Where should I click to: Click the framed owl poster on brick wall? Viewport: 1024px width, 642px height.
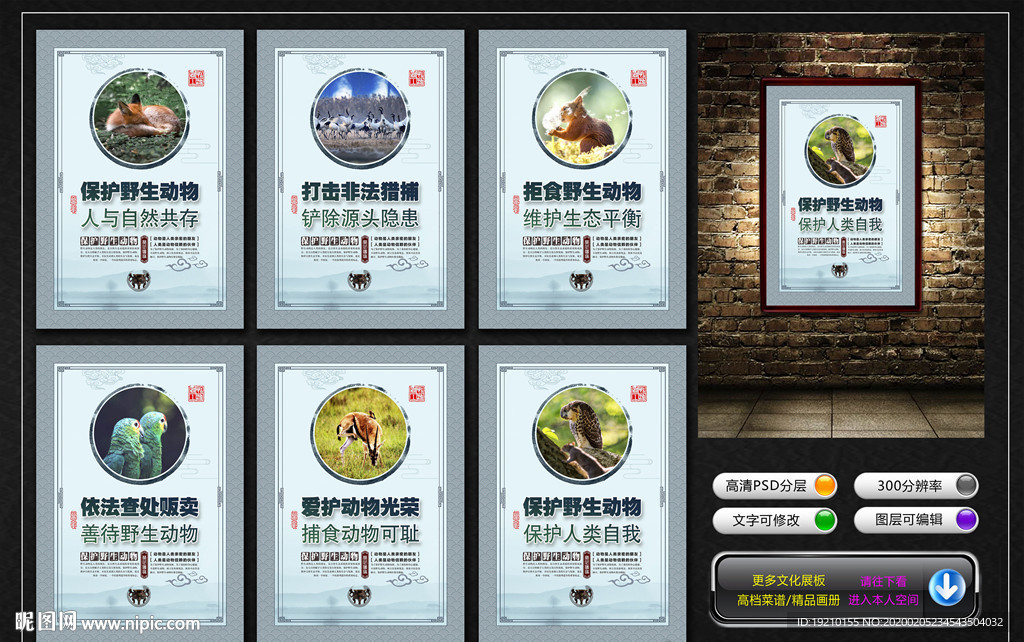pos(840,193)
